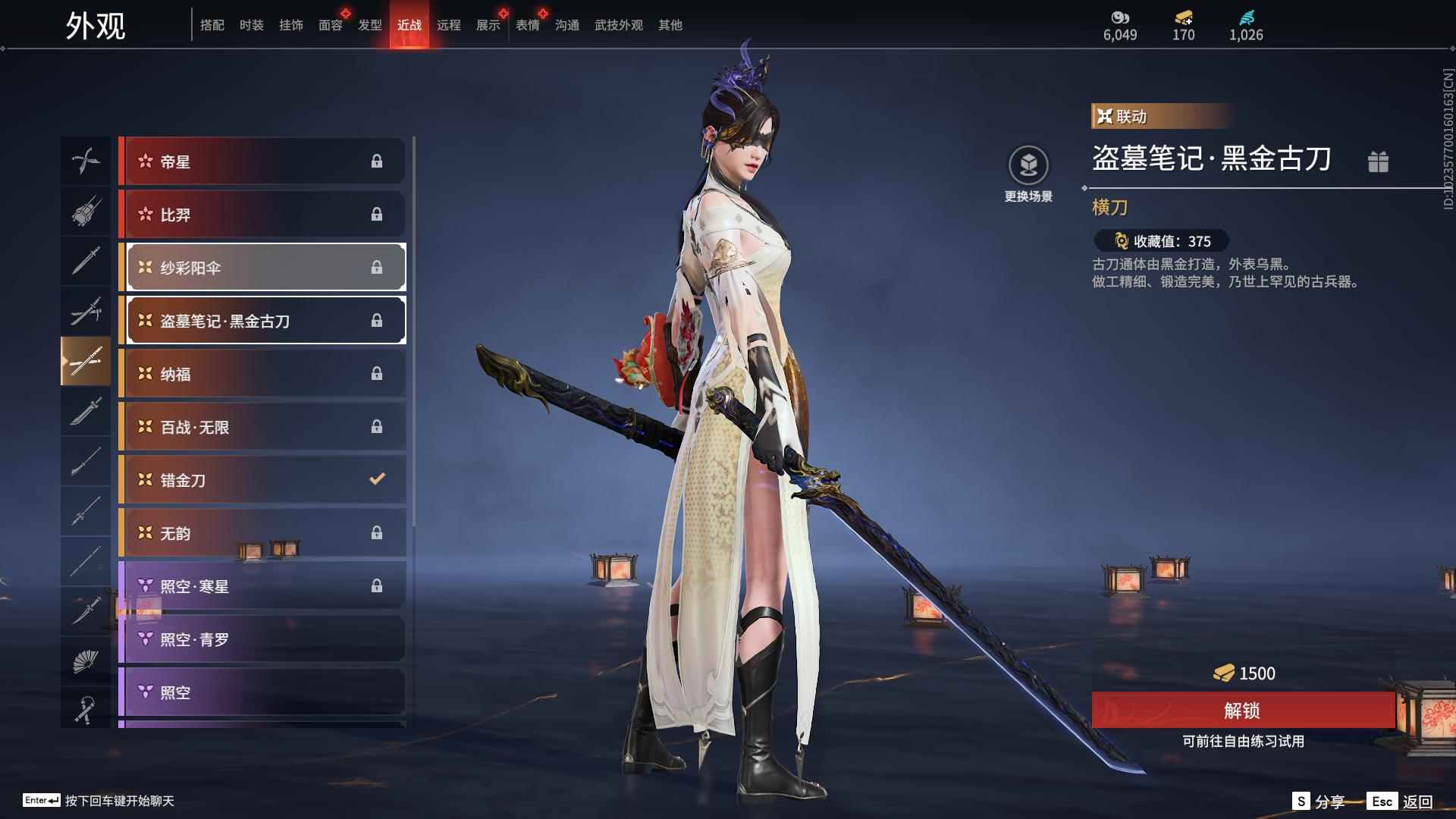The height and width of the screenshot is (819, 1456).
Task: Open the dagger weapon category in sidebar
Action: pyautogui.click(x=86, y=612)
